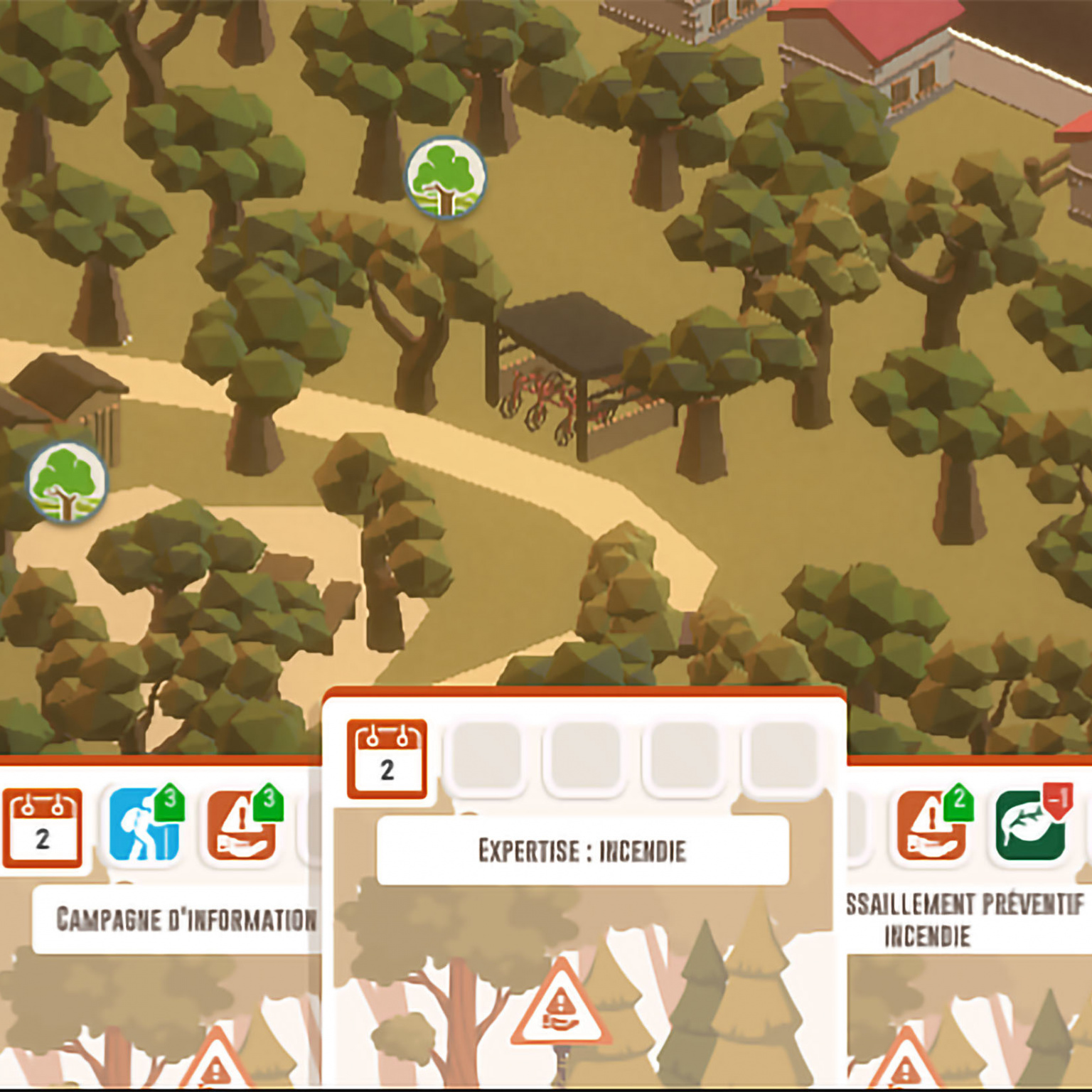Open the tree marker above the bicycle shelter
1092x1092 pixels.
(x=446, y=177)
